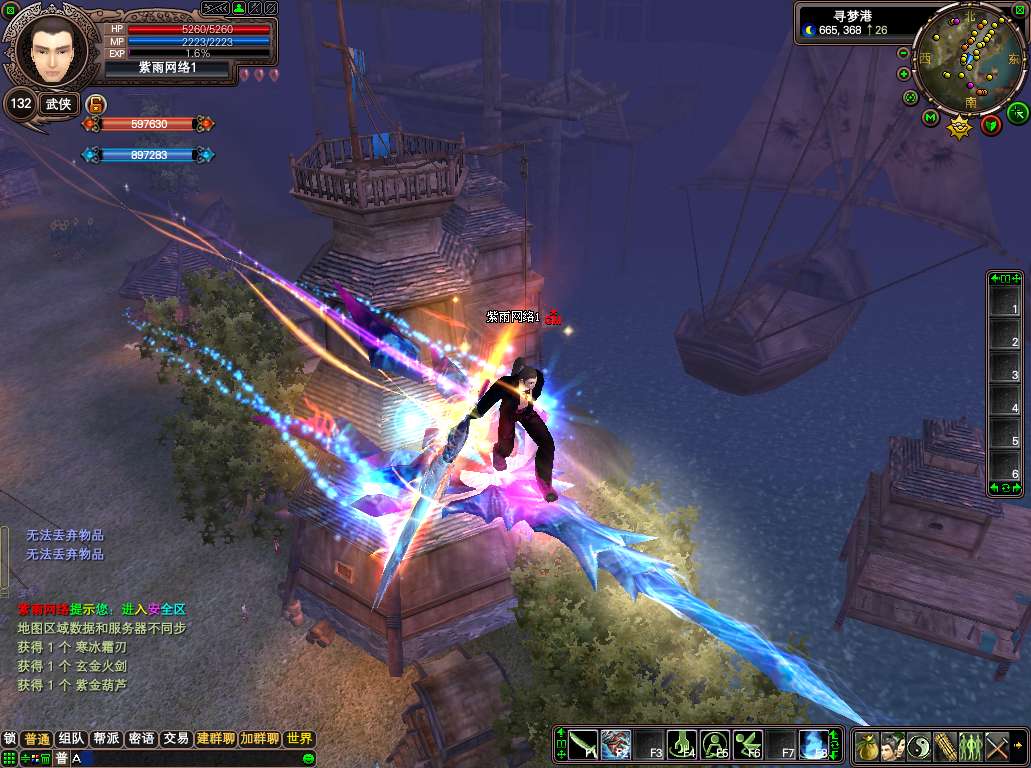Switch to the 组队 team chat tab
1031x768 pixels.
click(71, 739)
